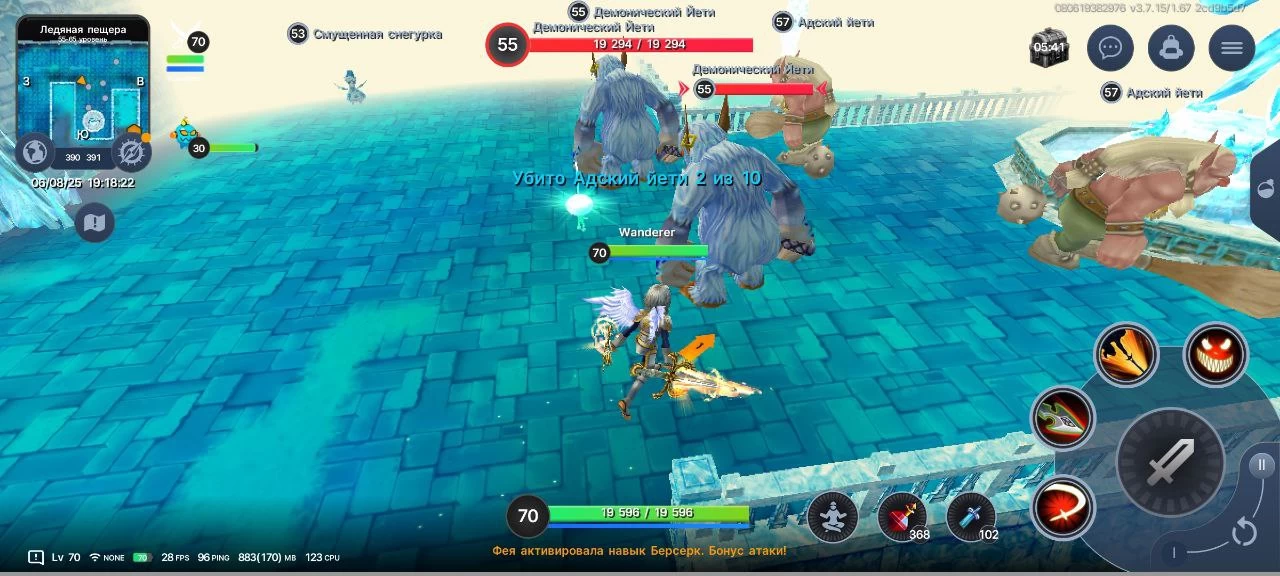Image resolution: width=1280 pixels, height=576 pixels.
Task: Use the glowing weapon strike skill
Action: click(x=1126, y=354)
